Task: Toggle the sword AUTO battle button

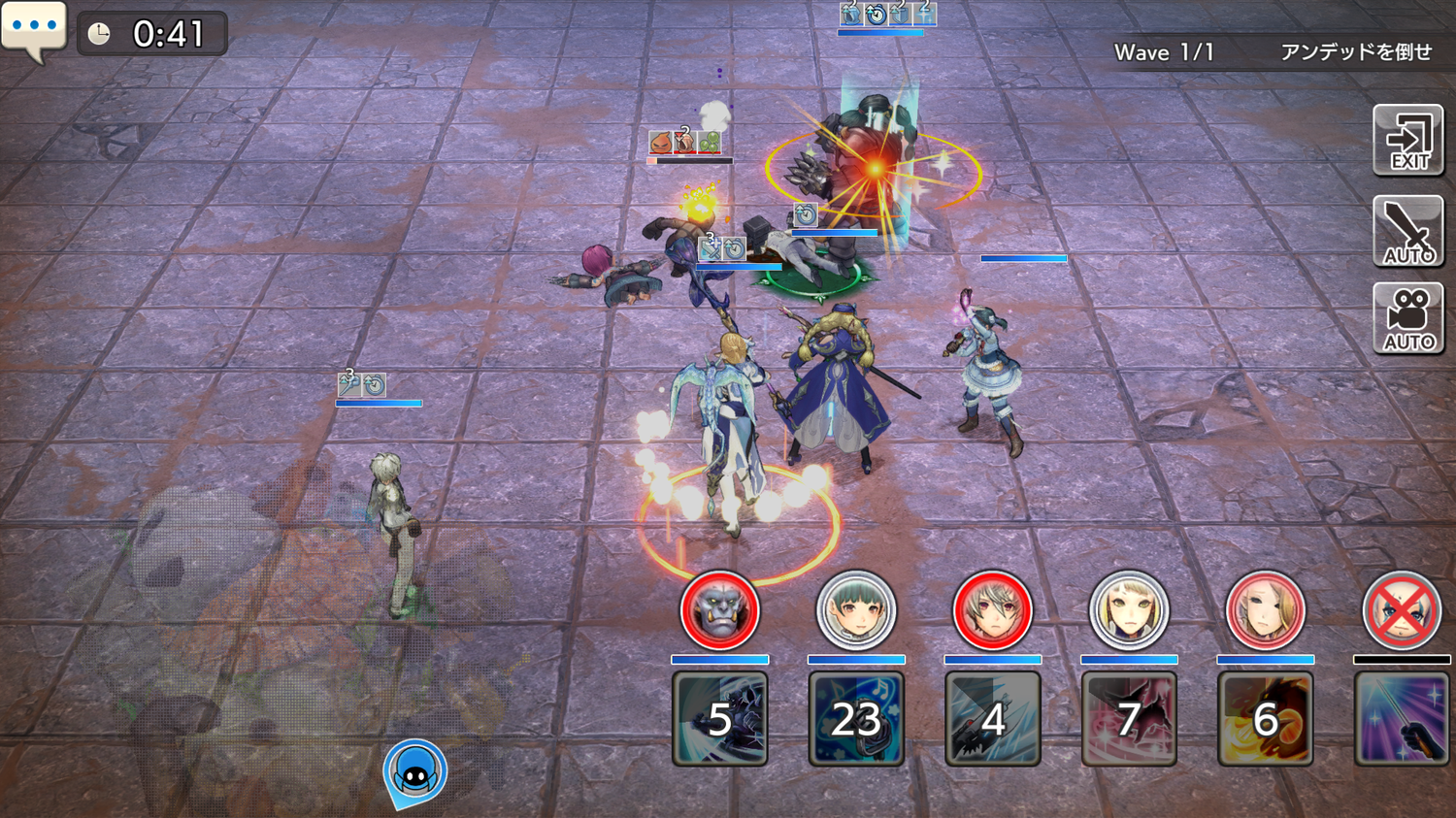Action: point(1407,231)
